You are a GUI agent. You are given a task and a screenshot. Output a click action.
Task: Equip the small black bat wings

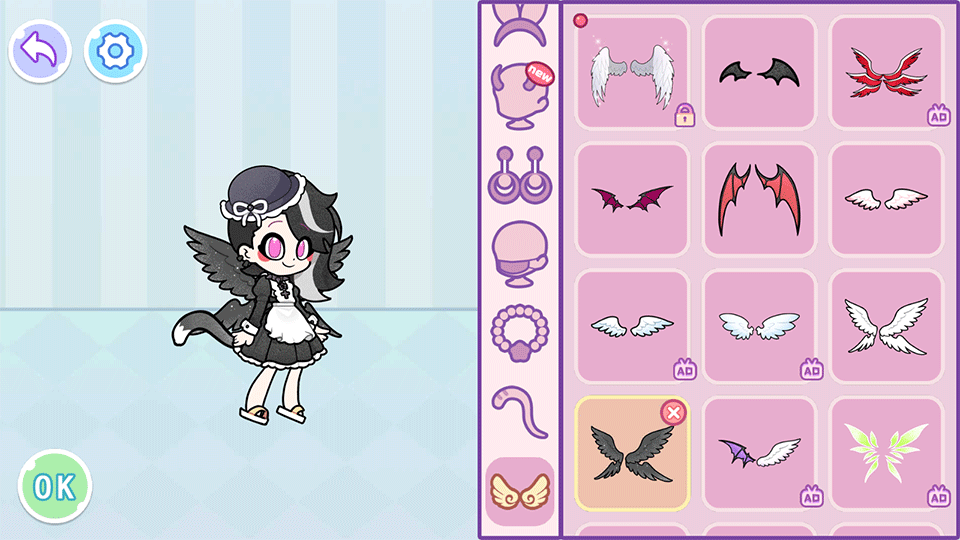pyautogui.click(x=759, y=72)
